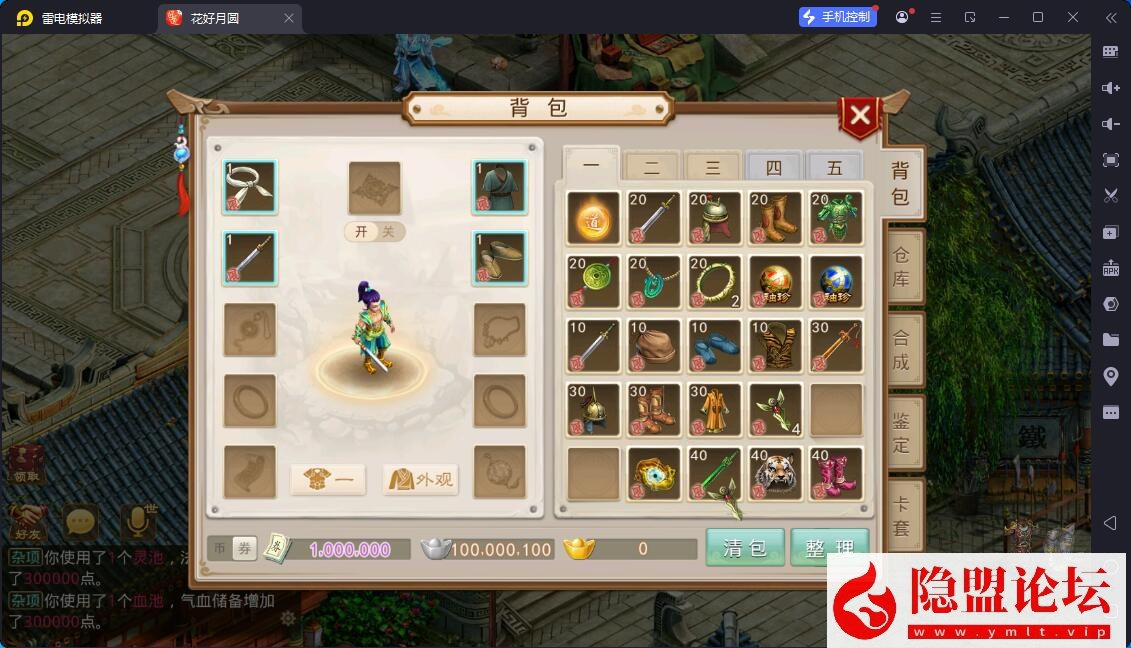Open the 仓库 warehouse tab

pos(901,267)
